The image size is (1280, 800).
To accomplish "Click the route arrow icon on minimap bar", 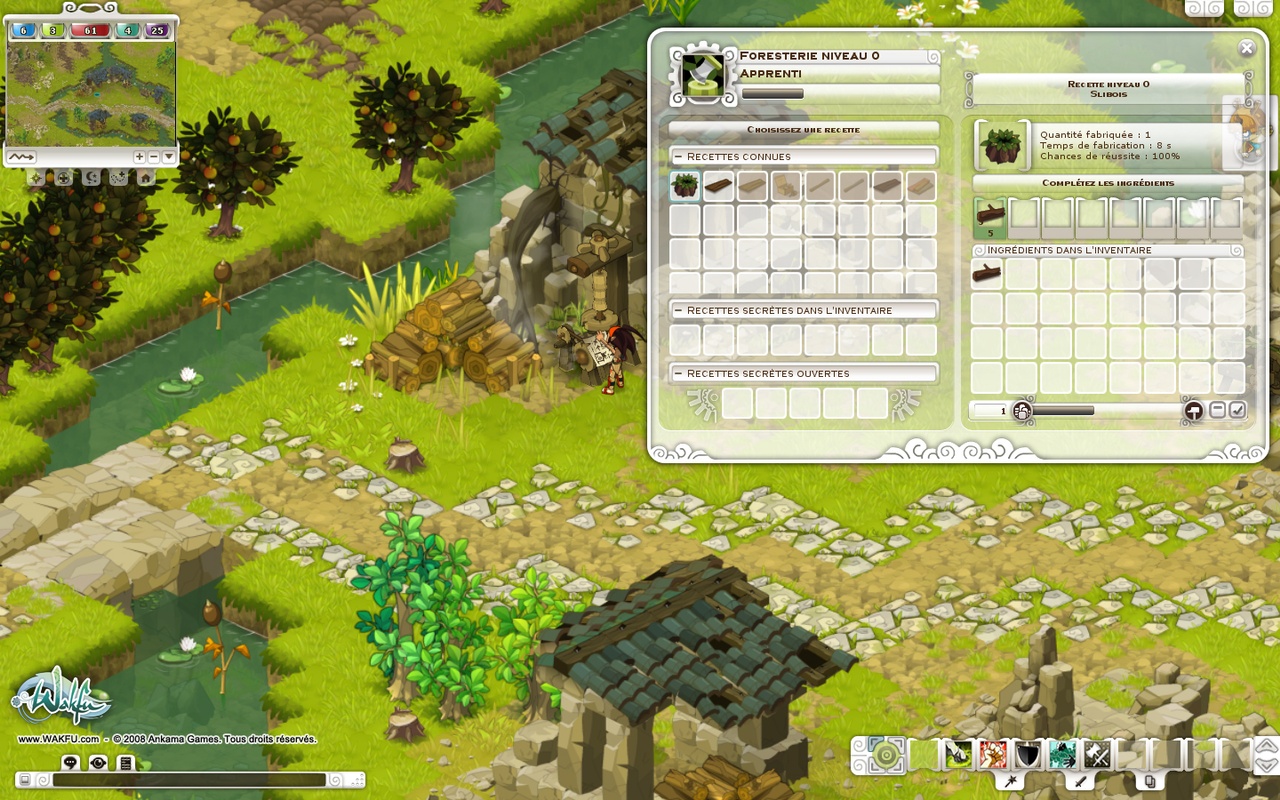I will 23,156.
